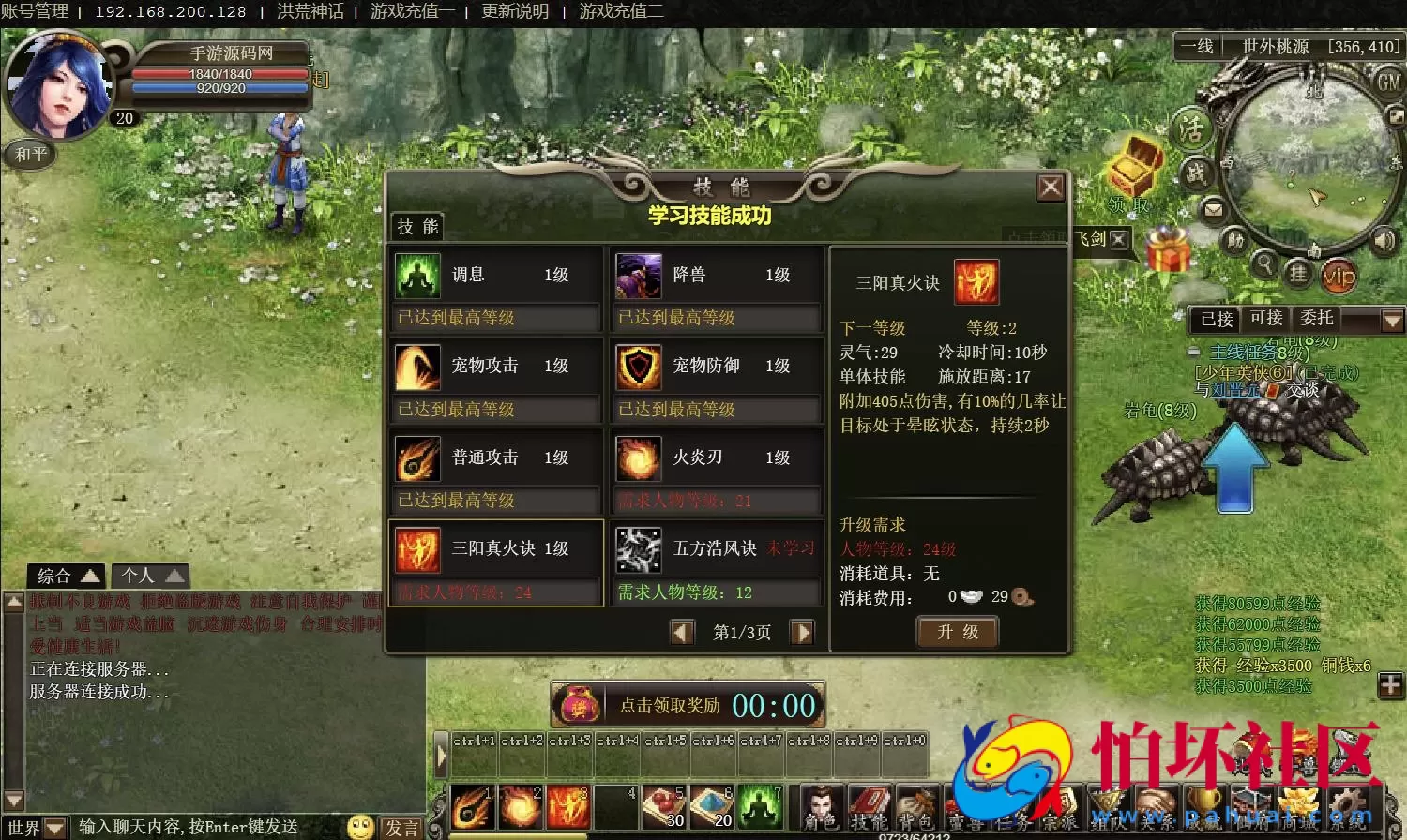The image size is (1407, 840).
Task: Collapse the 综合 chat channel expander arrow
Action: point(89,576)
